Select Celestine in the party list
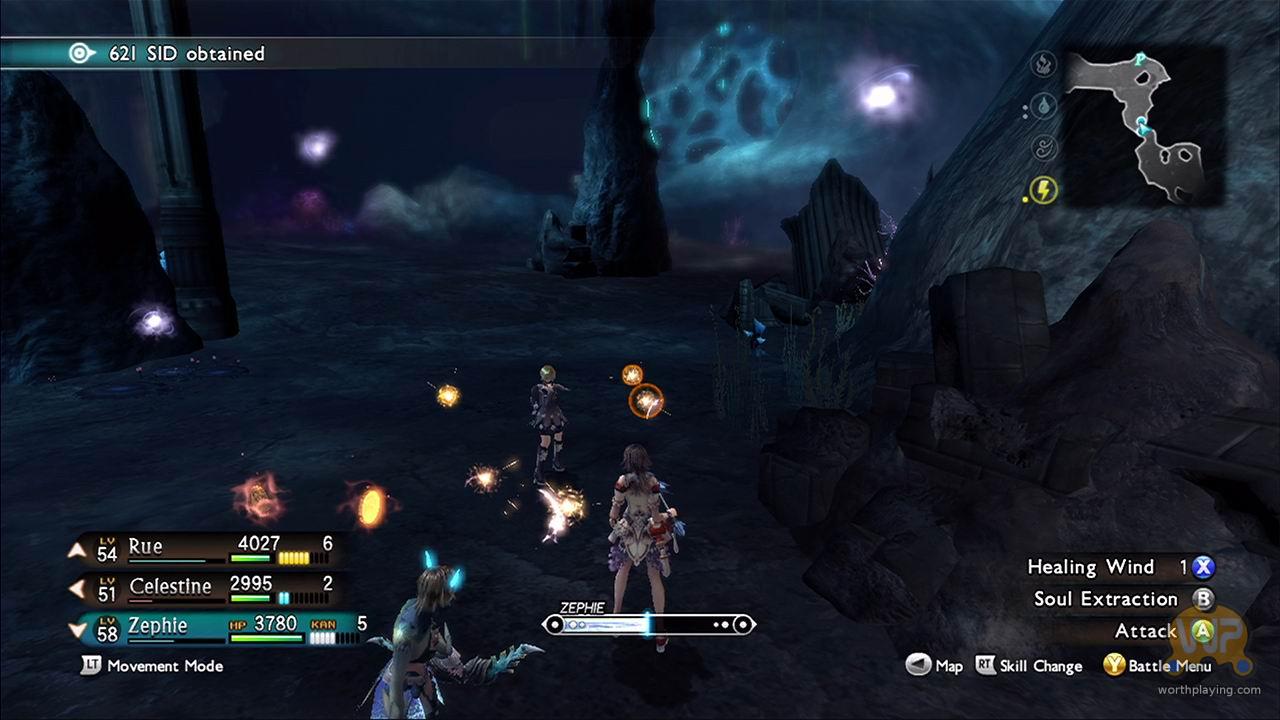 (x=170, y=587)
